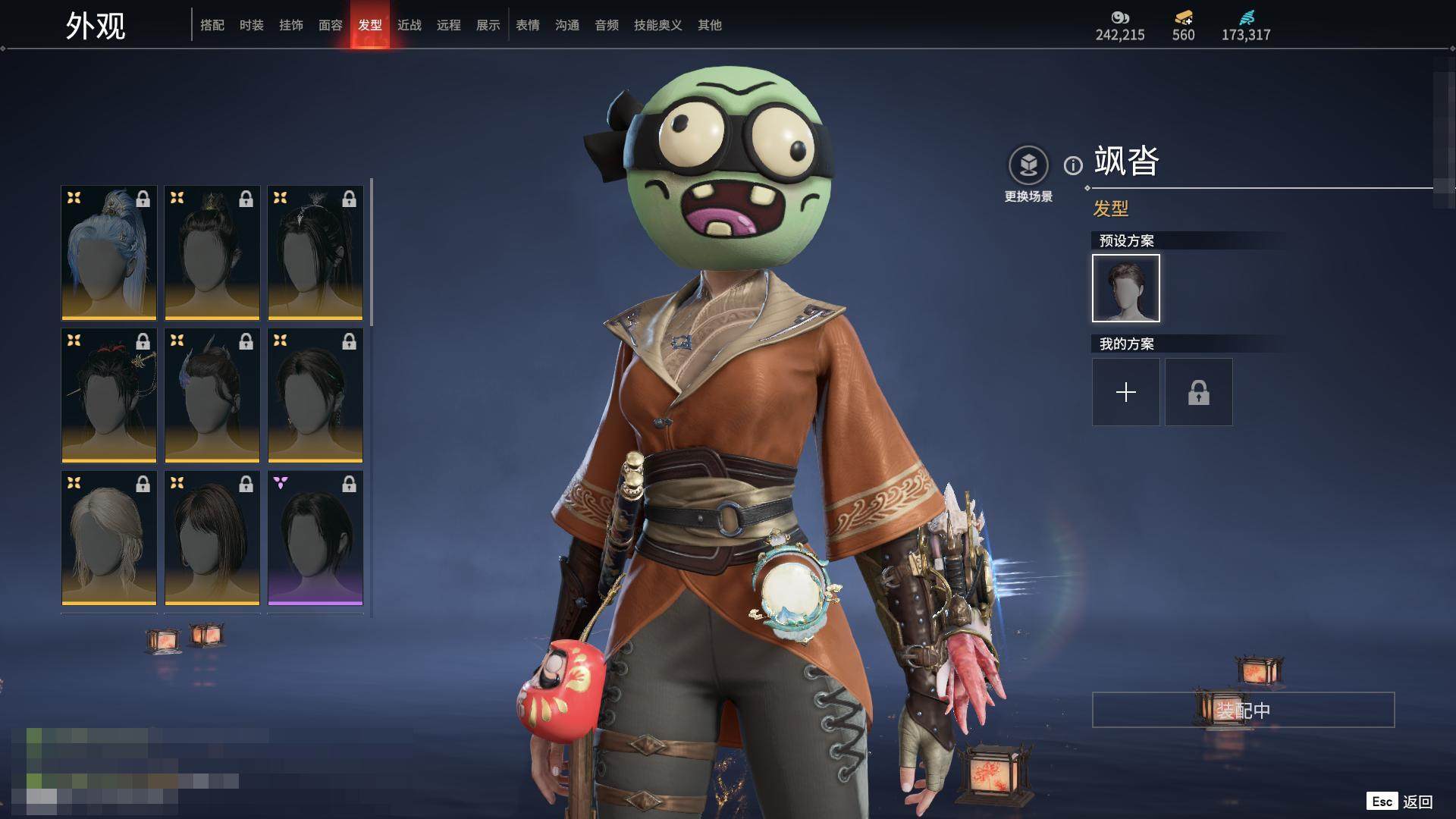Switch to the 音频 tab
Screen dimensions: 1456x819
607,25
